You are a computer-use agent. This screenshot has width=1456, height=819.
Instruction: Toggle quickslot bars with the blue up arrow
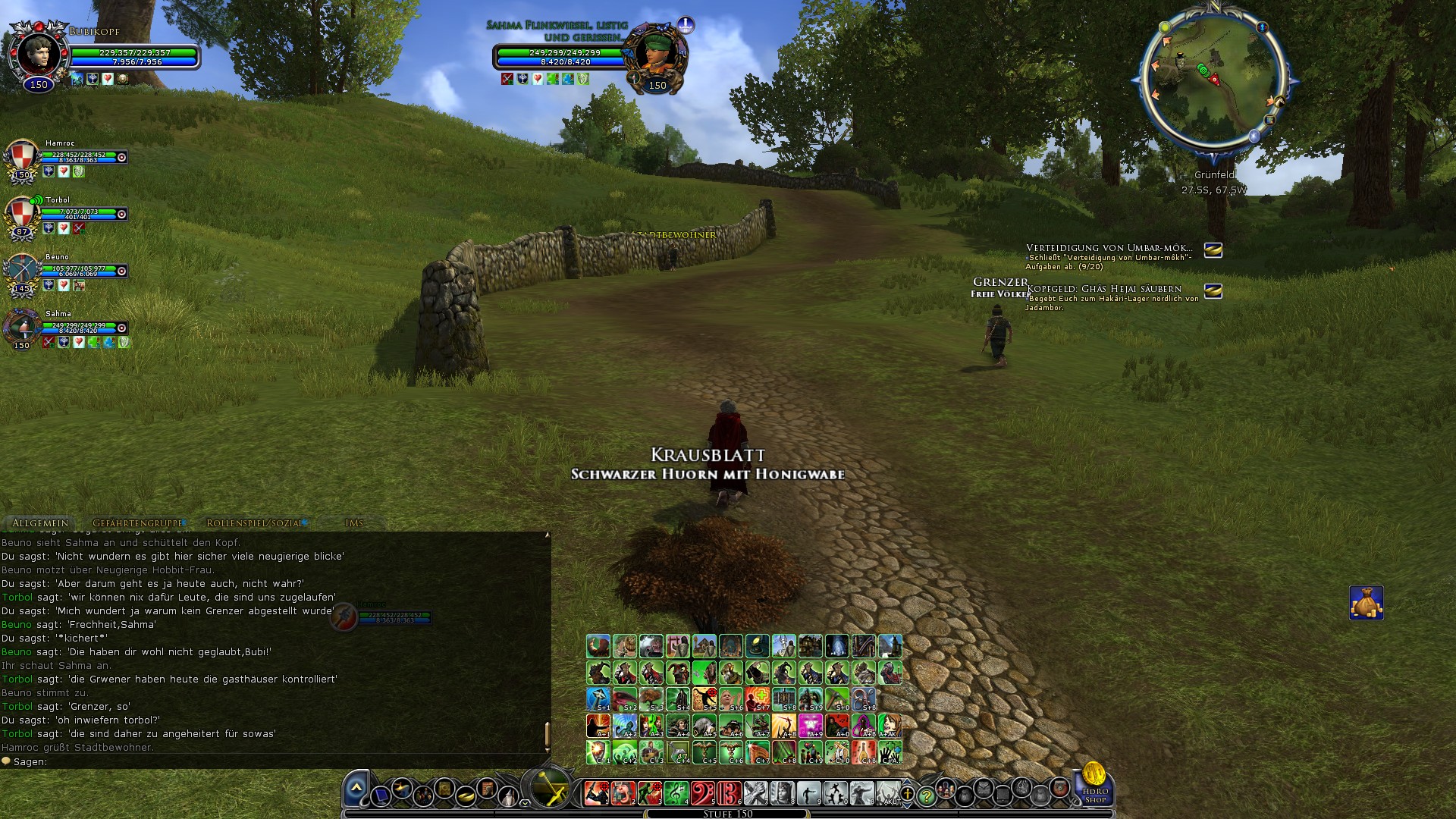(907, 783)
